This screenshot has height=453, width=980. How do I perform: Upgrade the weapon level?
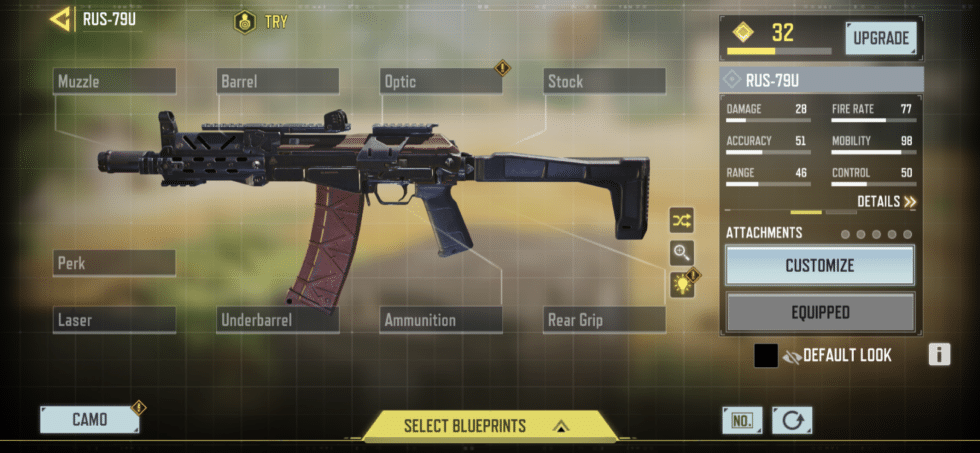click(x=880, y=39)
